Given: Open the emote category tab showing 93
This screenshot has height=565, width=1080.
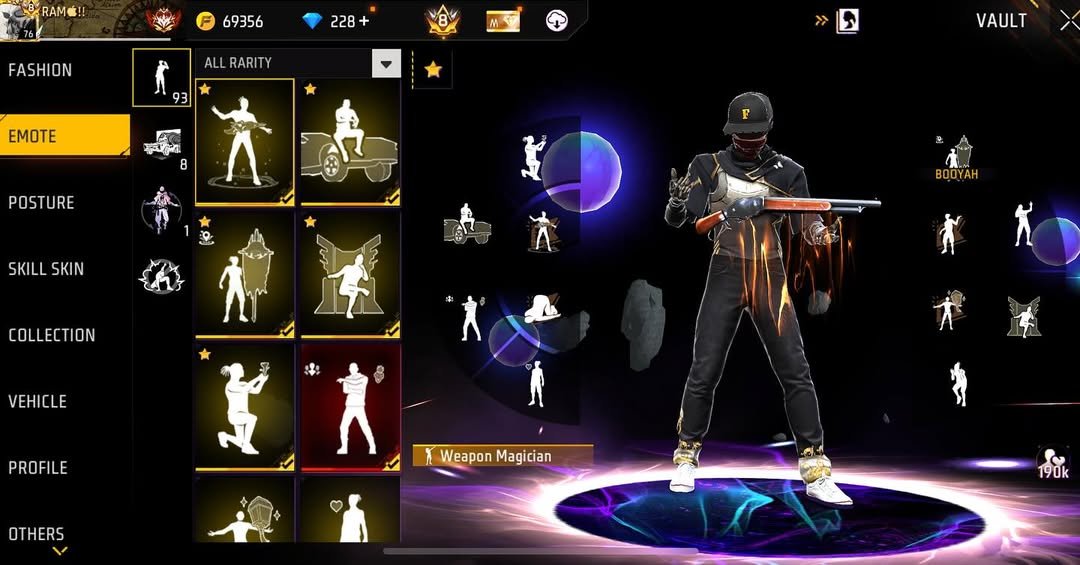Looking at the screenshot, I should (x=162, y=77).
